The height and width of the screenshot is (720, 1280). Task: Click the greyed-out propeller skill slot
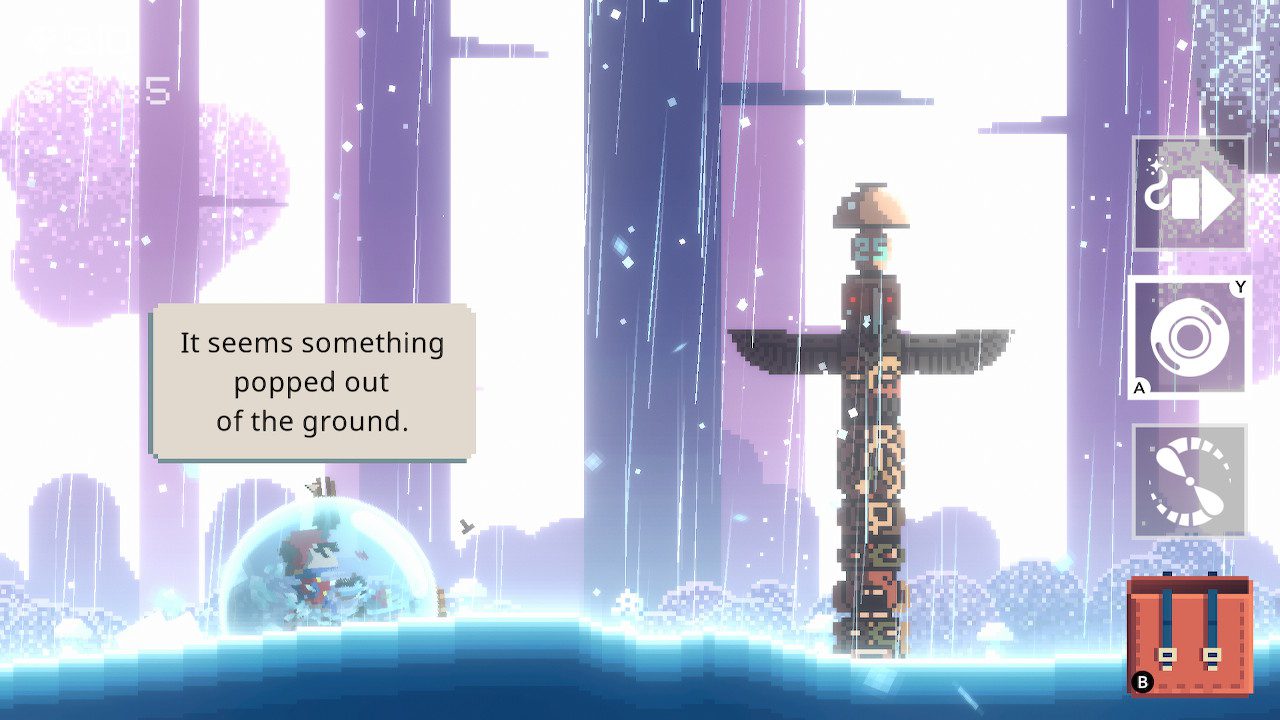coord(1192,480)
